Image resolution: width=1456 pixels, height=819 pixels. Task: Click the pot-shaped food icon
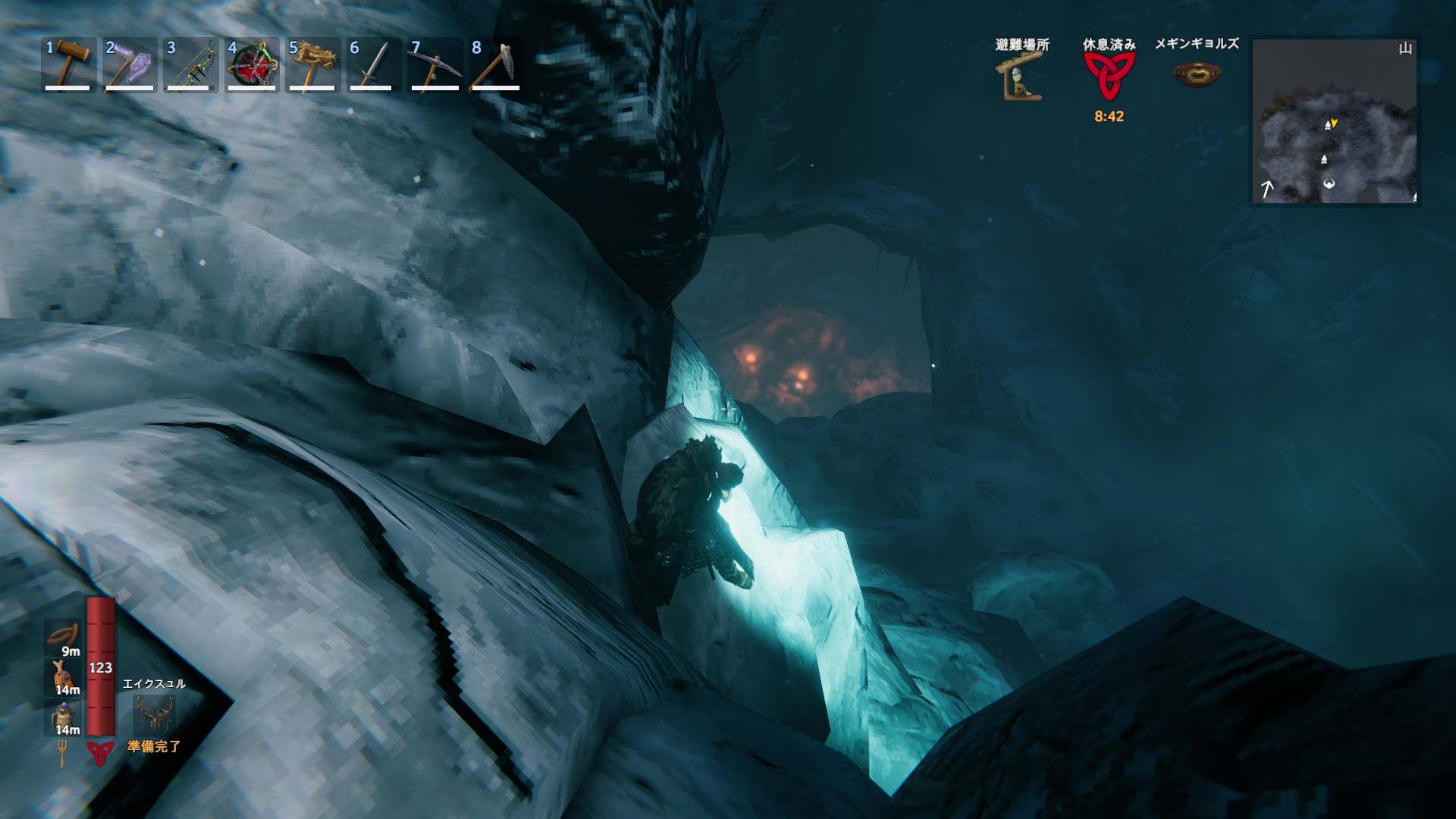[64, 716]
